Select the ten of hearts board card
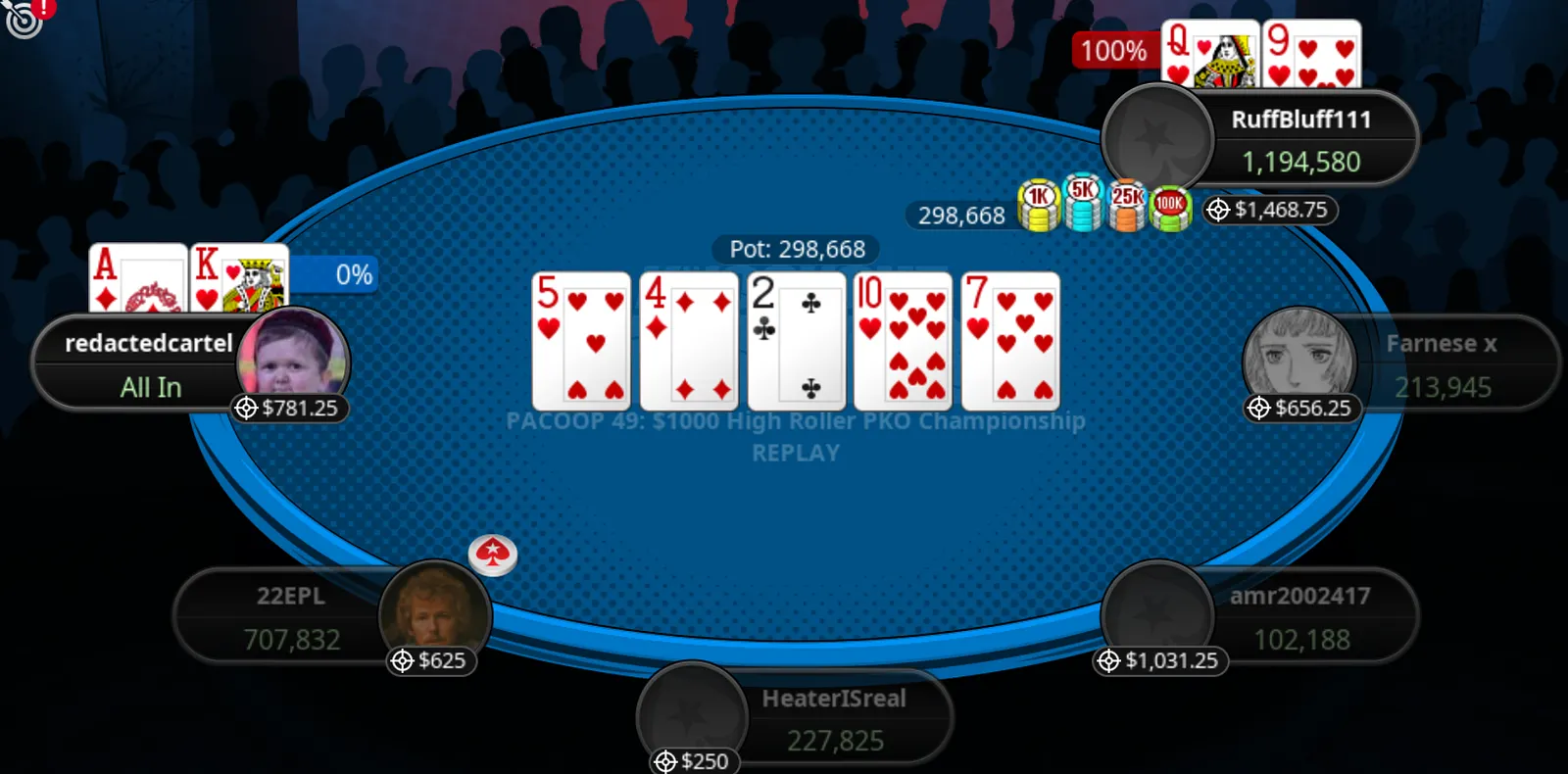1568x774 pixels. (x=903, y=341)
